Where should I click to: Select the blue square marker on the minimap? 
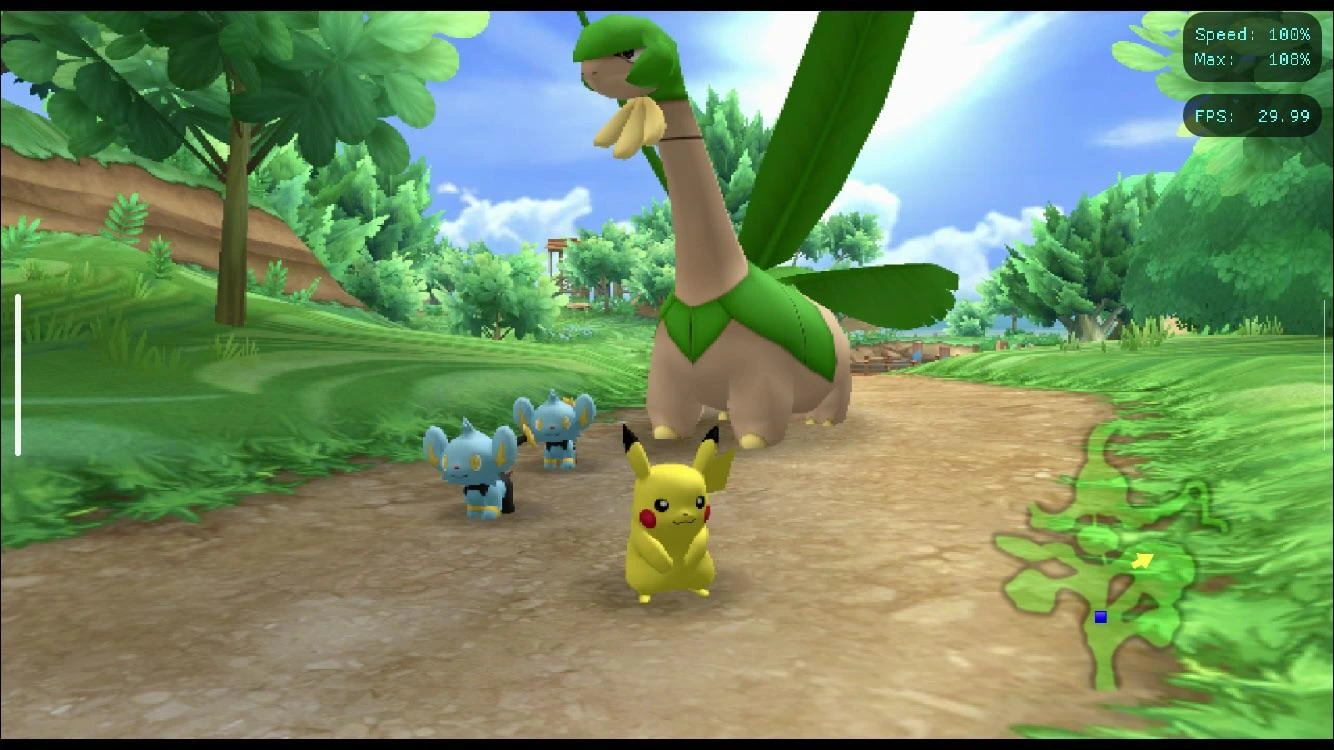point(1100,617)
